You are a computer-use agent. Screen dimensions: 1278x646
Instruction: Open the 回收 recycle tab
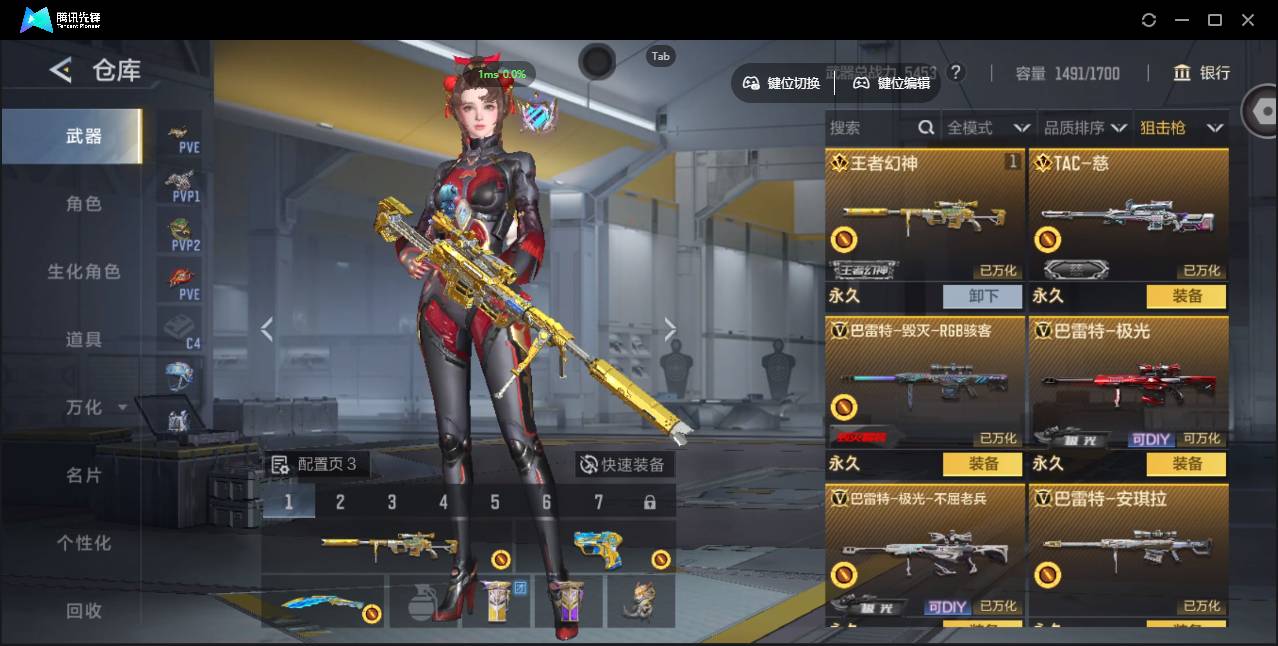pyautogui.click(x=84, y=610)
